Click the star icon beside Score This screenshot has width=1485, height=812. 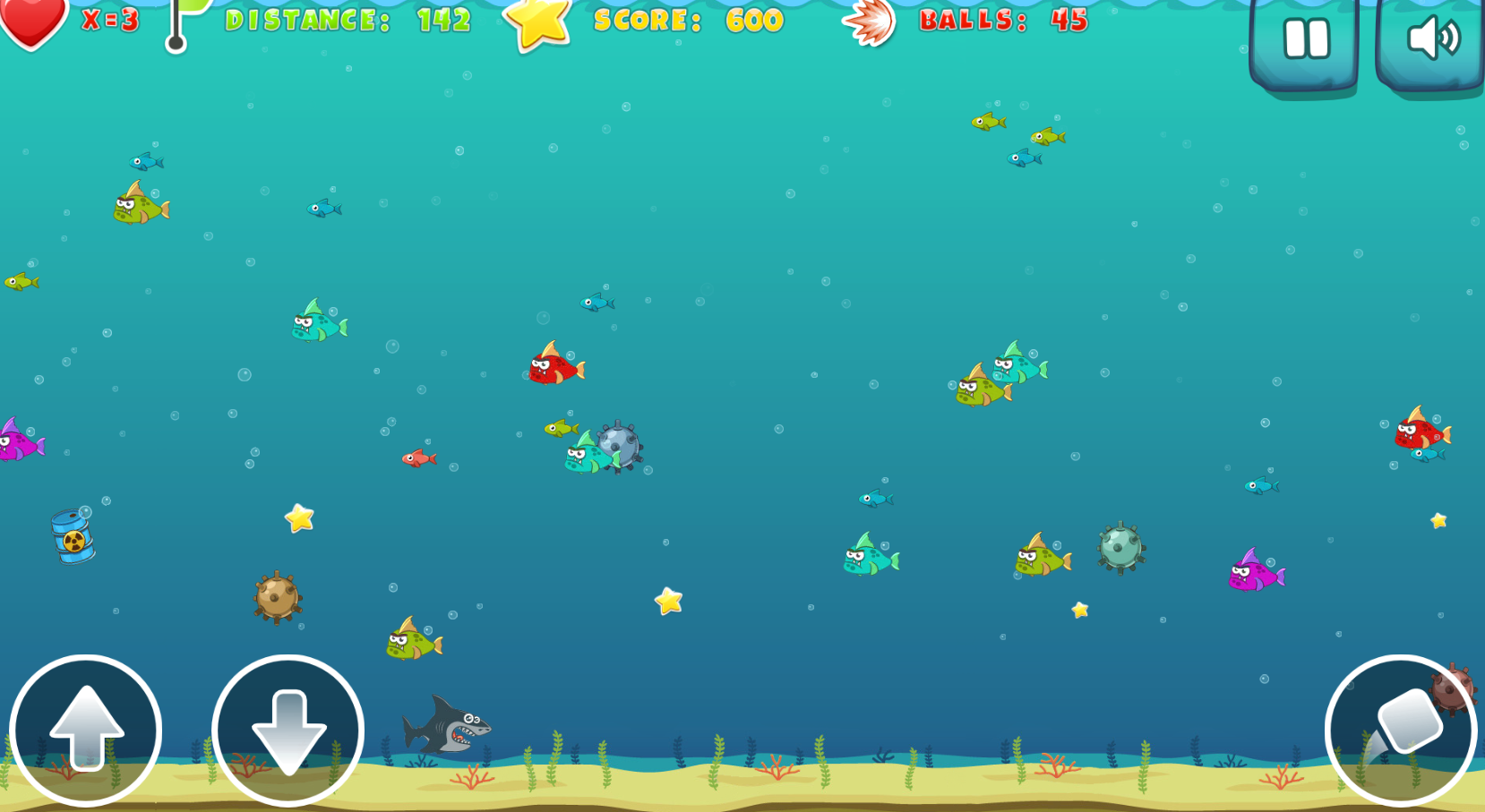pos(536,22)
